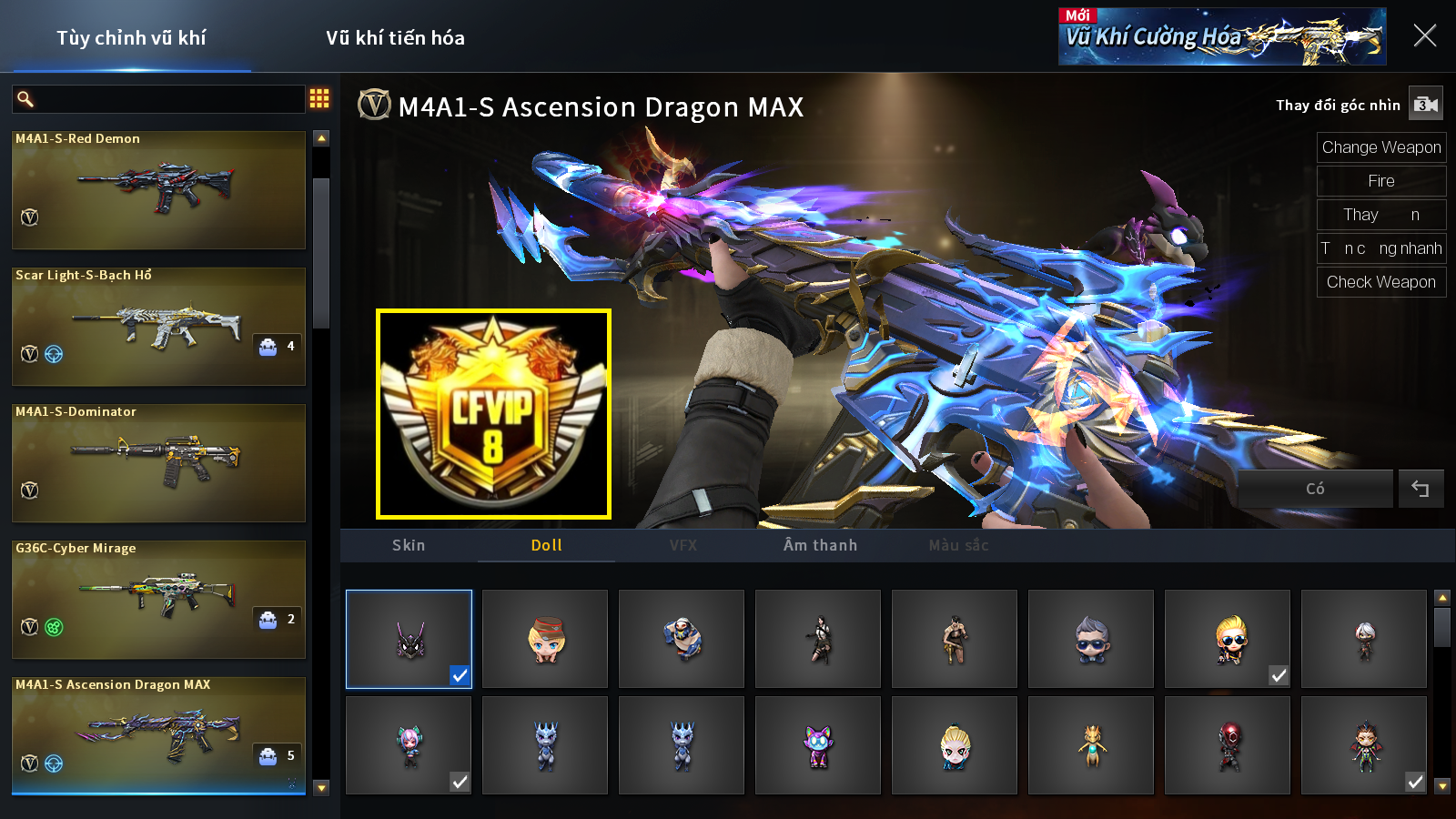The height and width of the screenshot is (819, 1456).
Task: Choose the Scar Light-S-Bạch Hổ weapon
Action: [x=158, y=326]
